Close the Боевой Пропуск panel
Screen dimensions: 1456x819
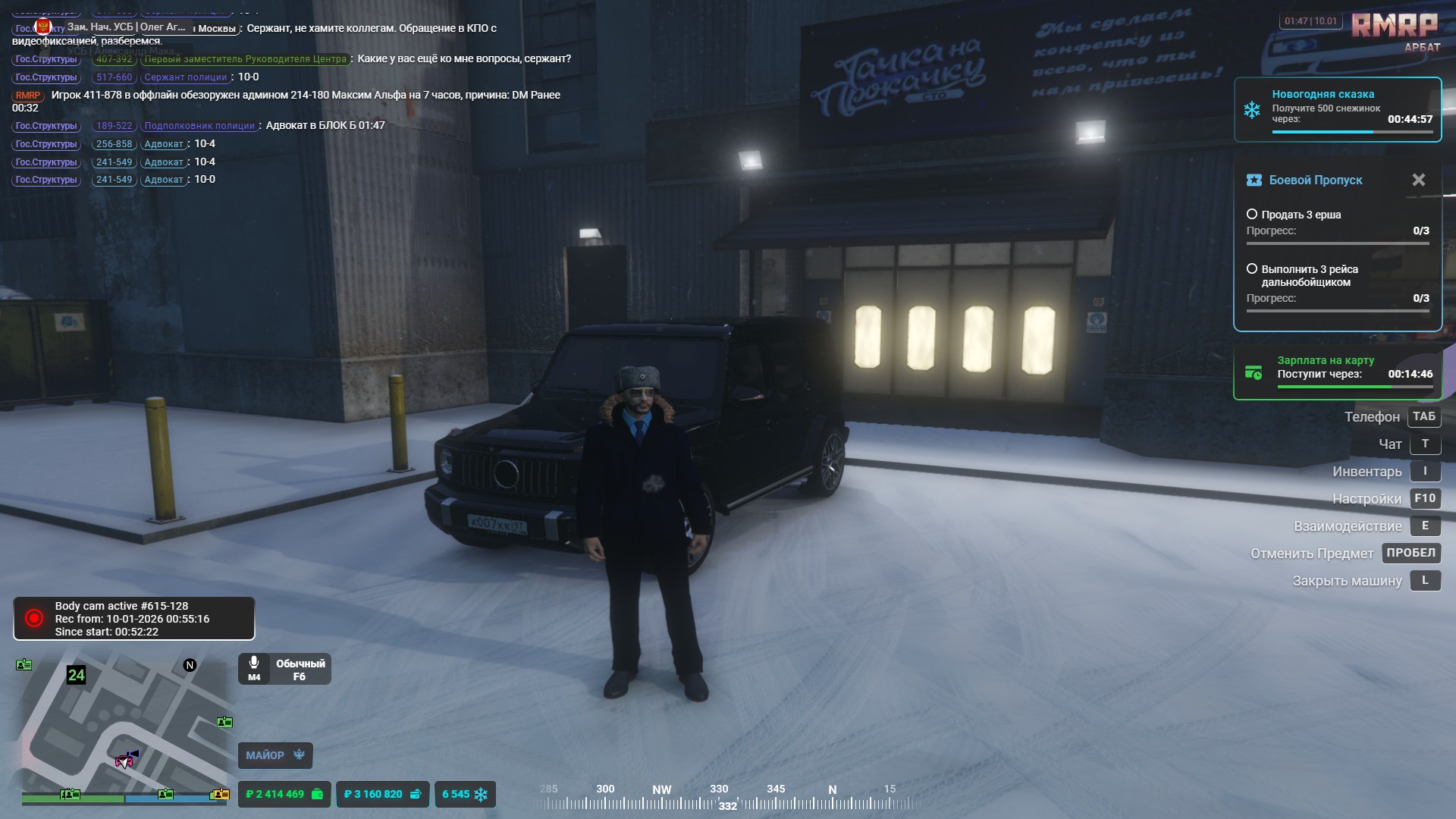[x=1418, y=180]
